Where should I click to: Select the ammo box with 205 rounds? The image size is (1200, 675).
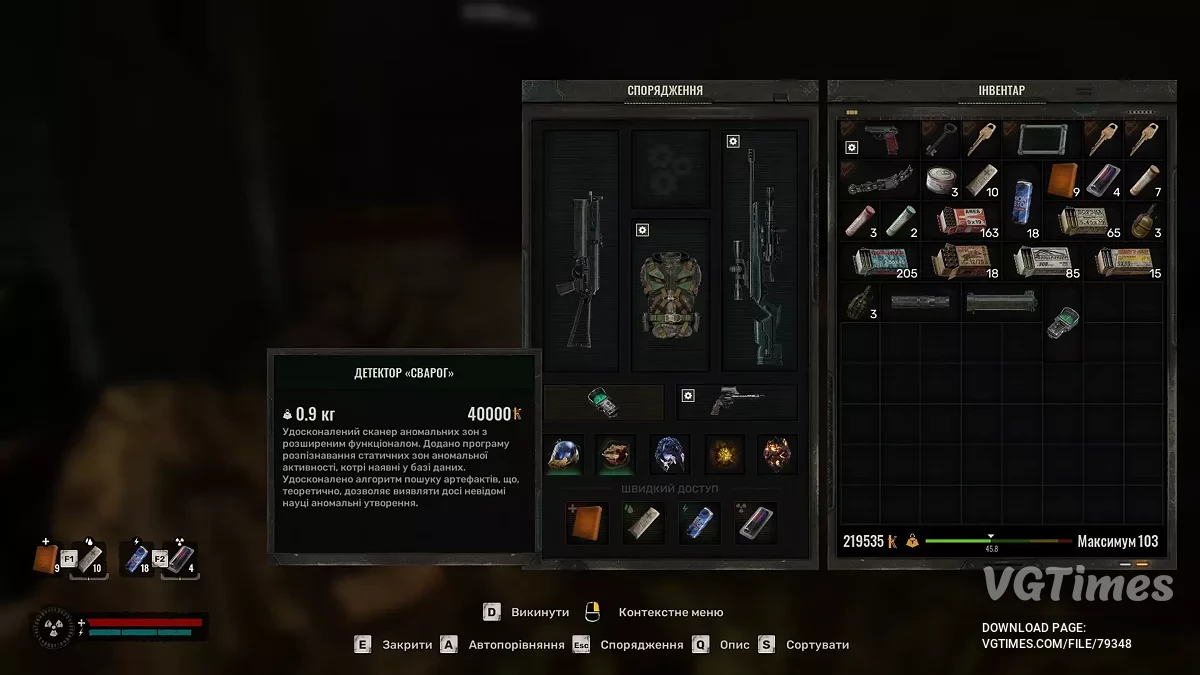[x=880, y=262]
